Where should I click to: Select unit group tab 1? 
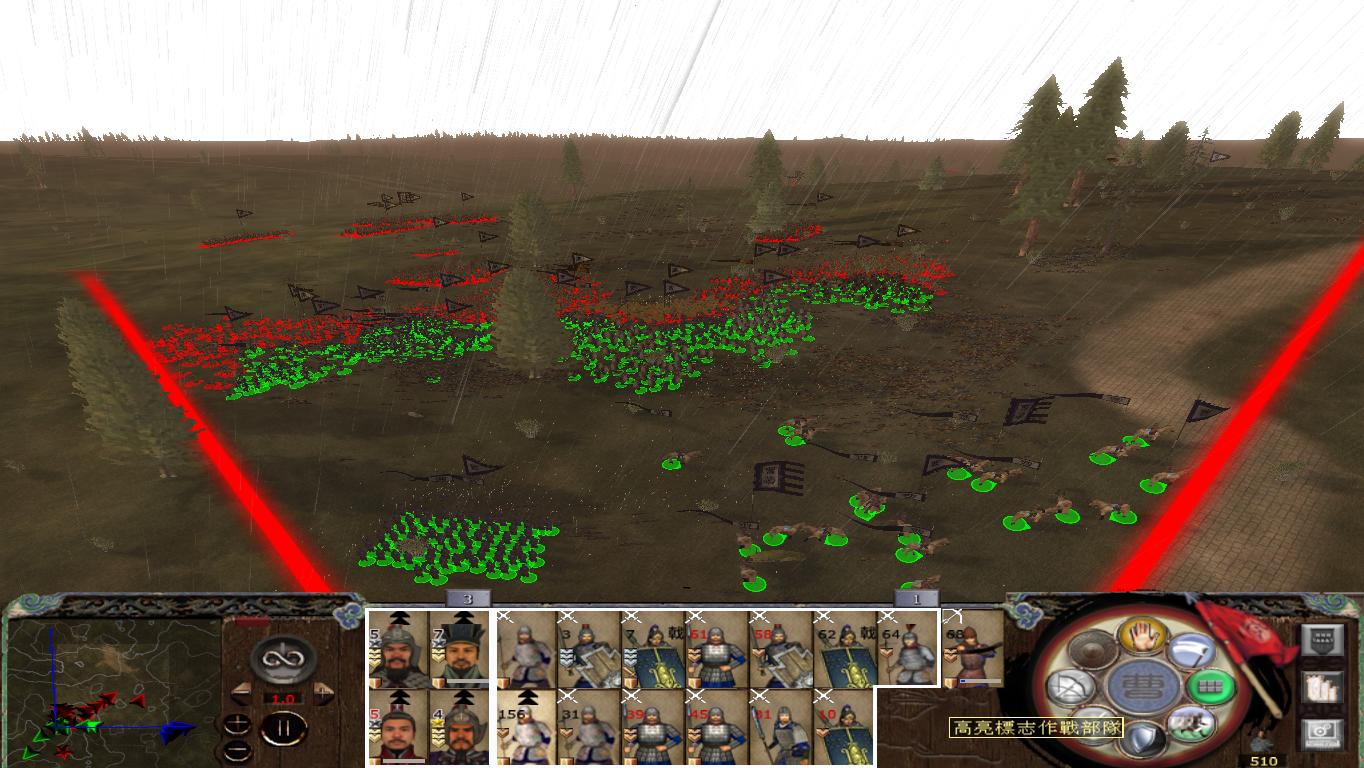917,600
